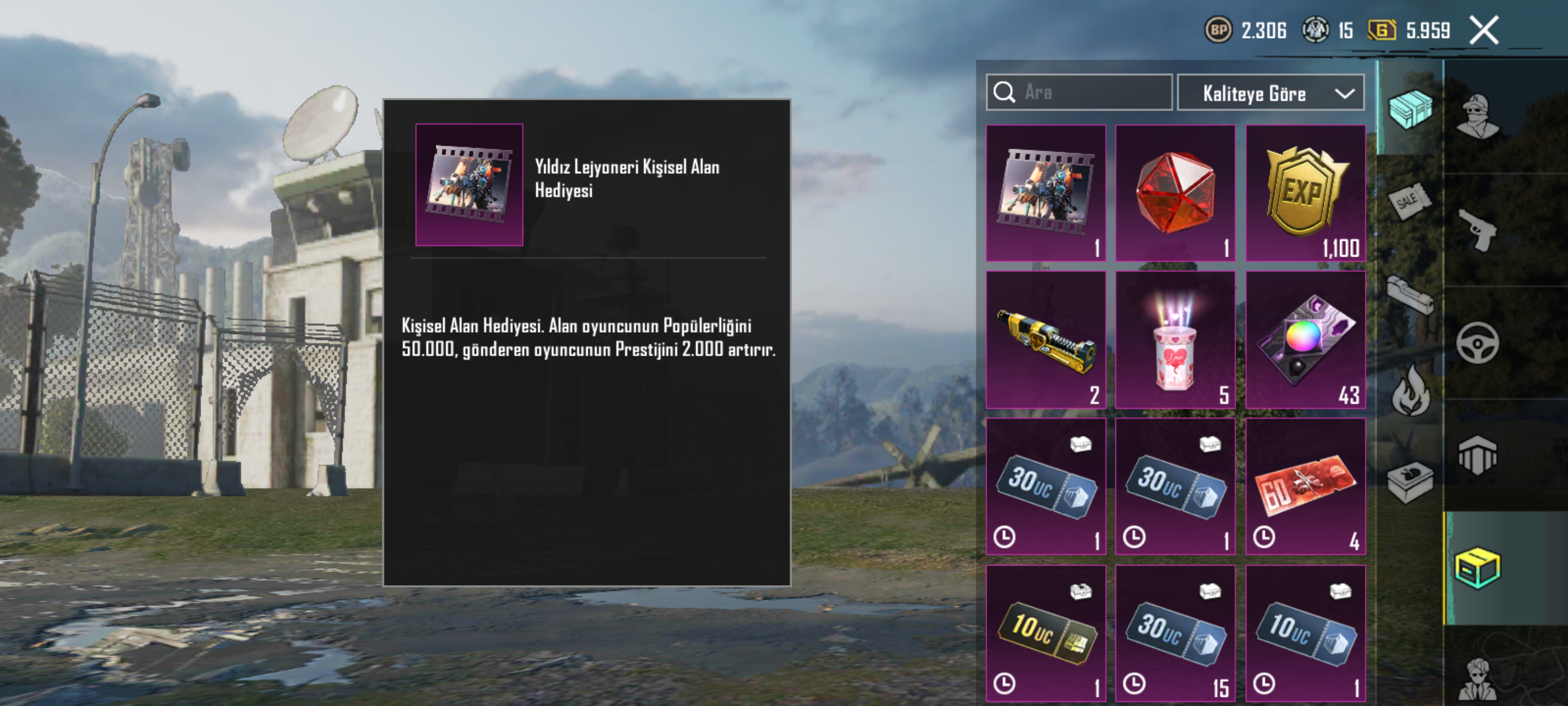
Task: Select the red gem item slot
Action: (x=1175, y=193)
